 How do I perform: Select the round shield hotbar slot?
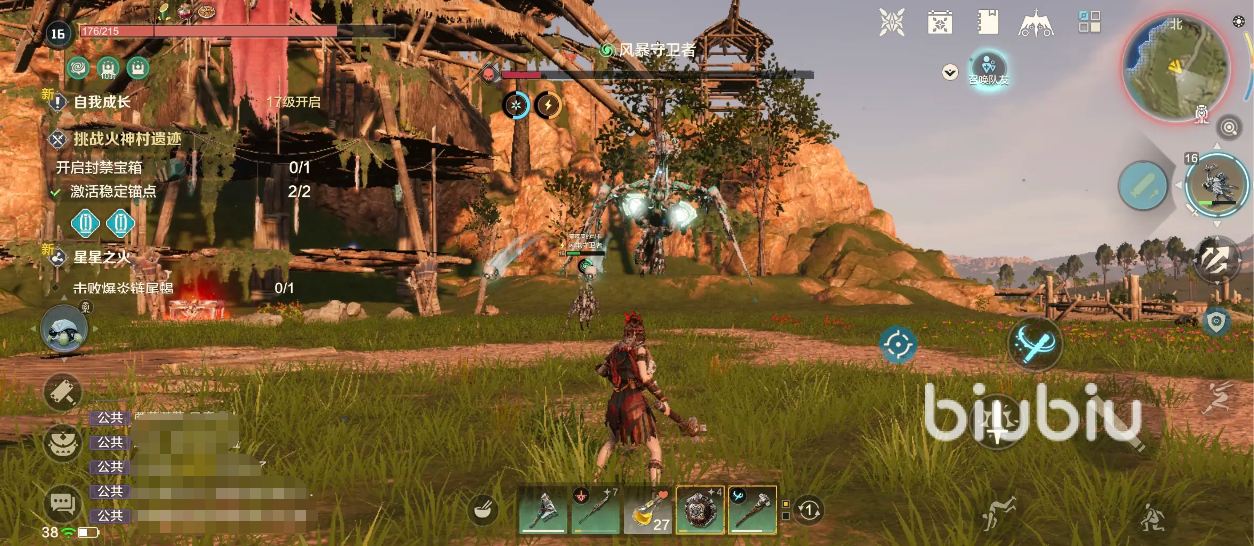tap(700, 511)
